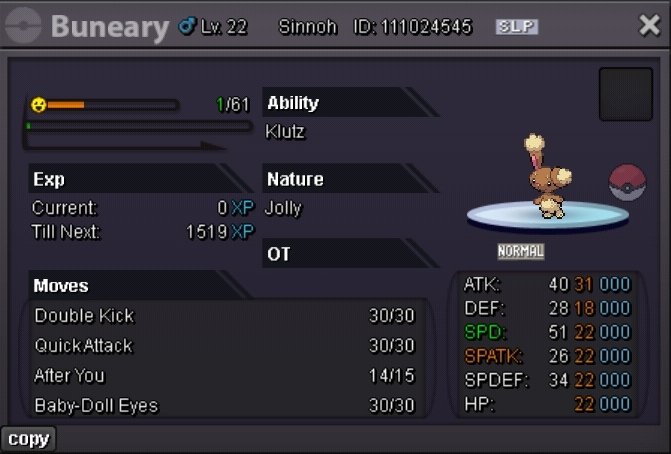Image resolution: width=671 pixels, height=454 pixels.
Task: Click the Klutz ability text
Action: [x=284, y=131]
